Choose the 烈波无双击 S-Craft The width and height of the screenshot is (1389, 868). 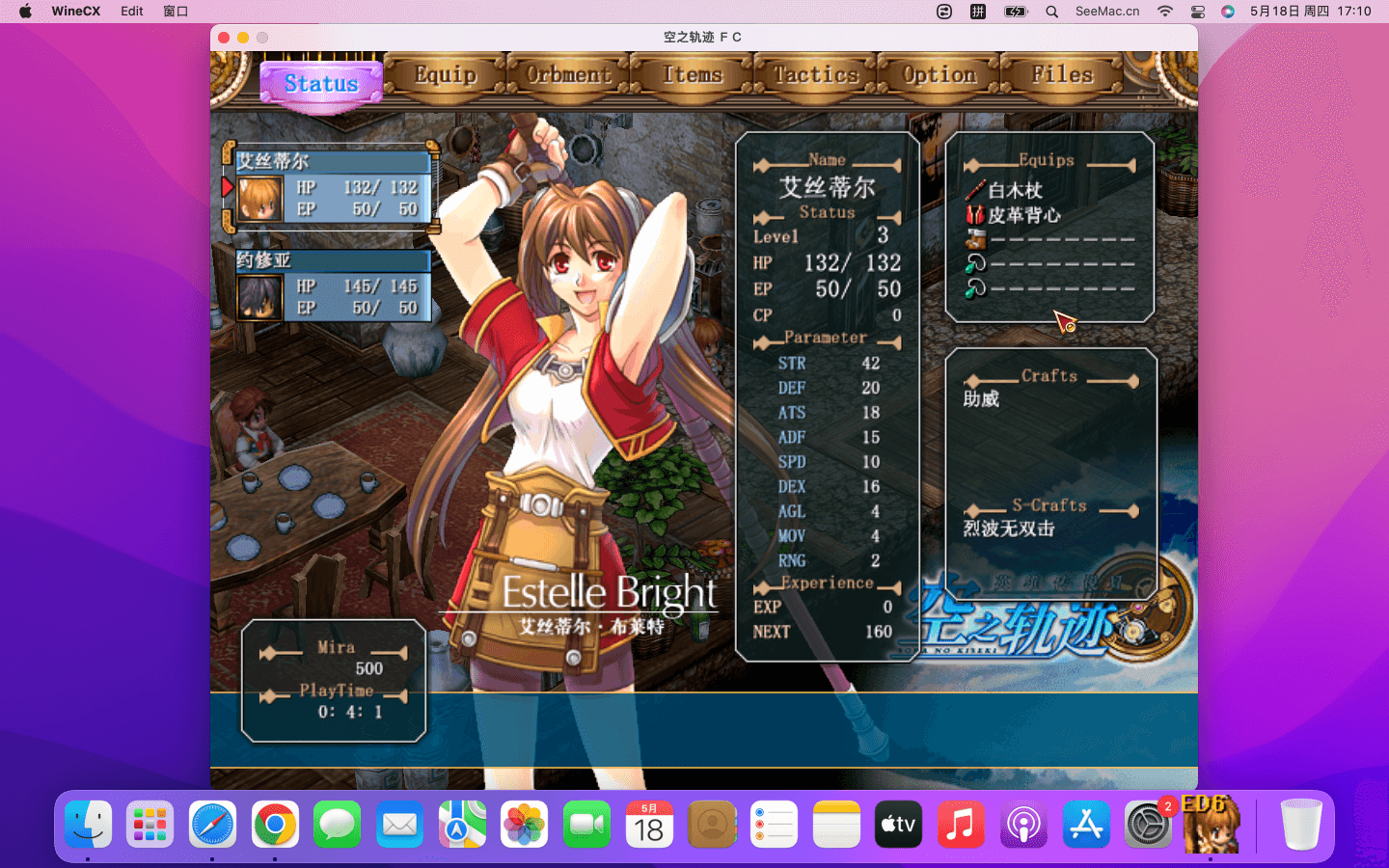click(x=1009, y=529)
